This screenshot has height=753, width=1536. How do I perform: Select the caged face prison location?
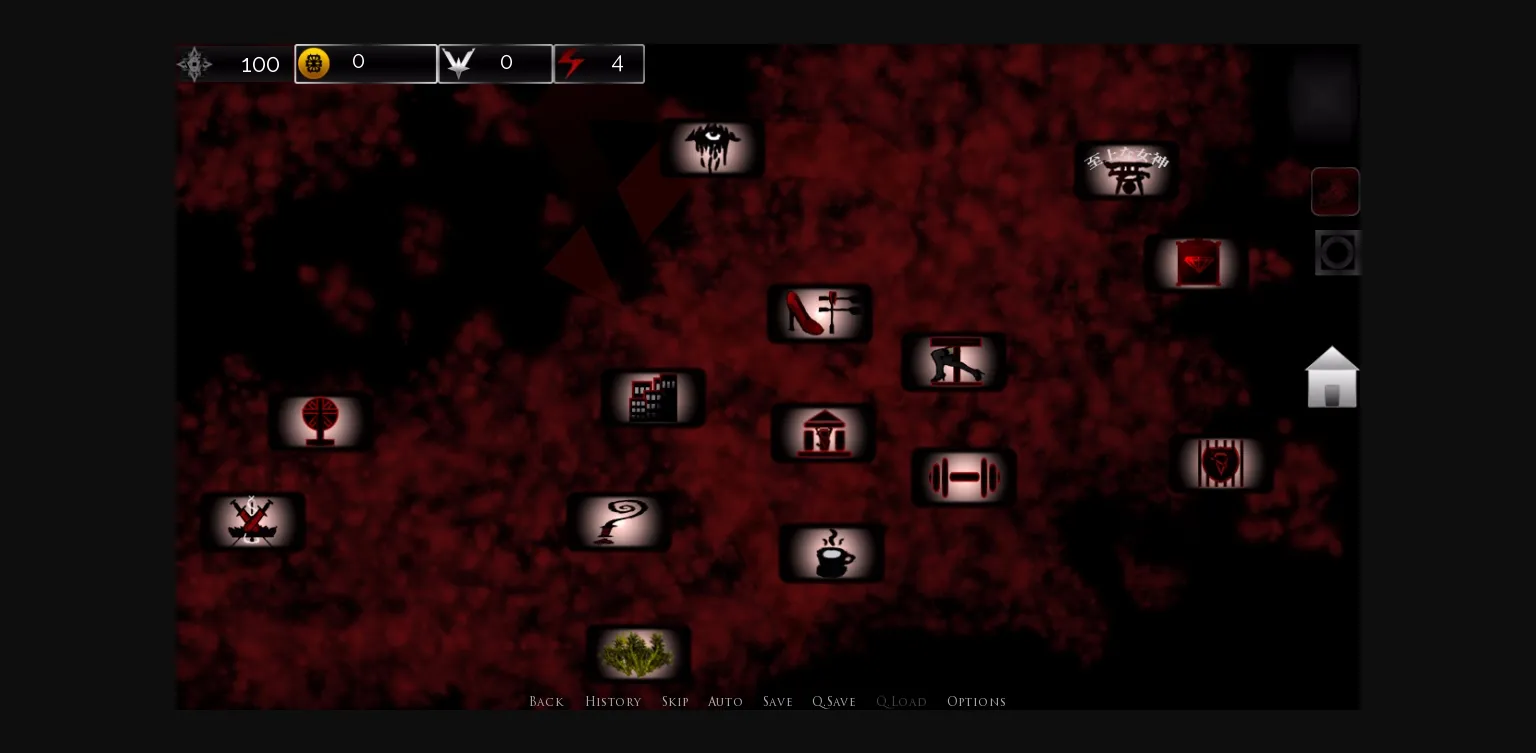tap(1221, 463)
